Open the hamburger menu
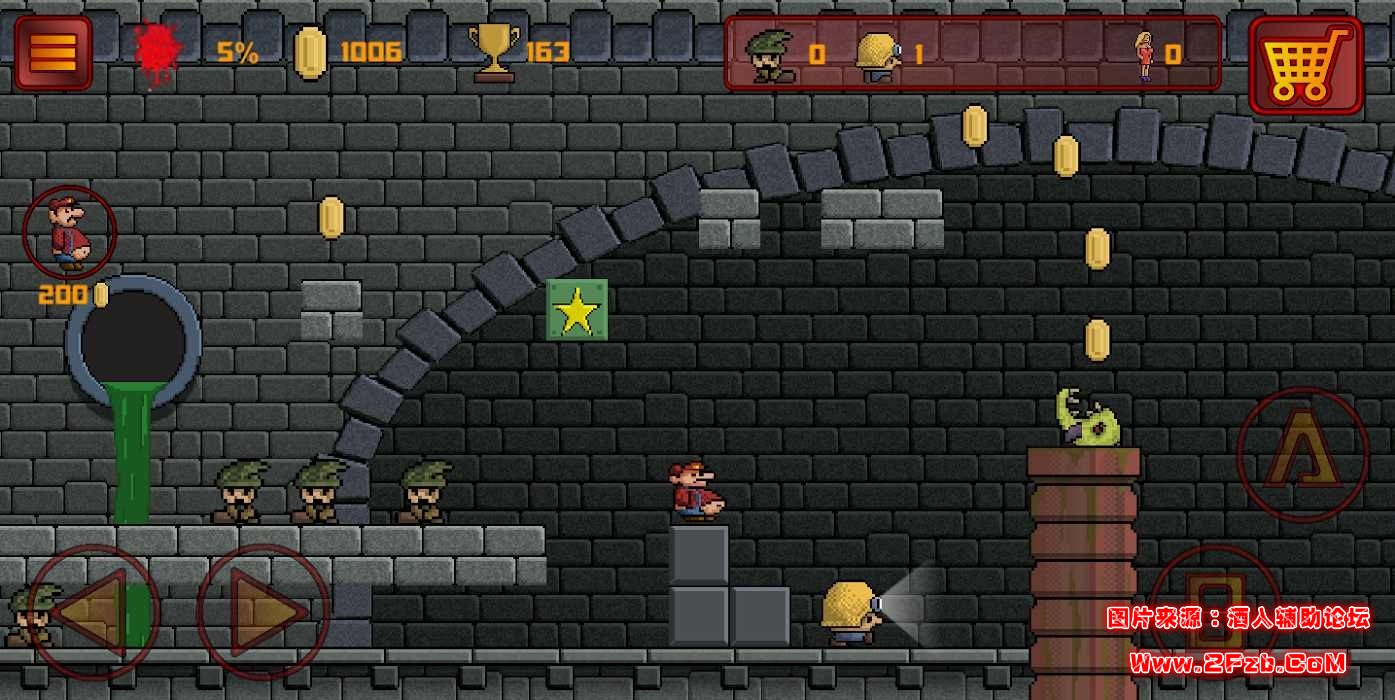Image resolution: width=1395 pixels, height=700 pixels. pyautogui.click(x=53, y=52)
